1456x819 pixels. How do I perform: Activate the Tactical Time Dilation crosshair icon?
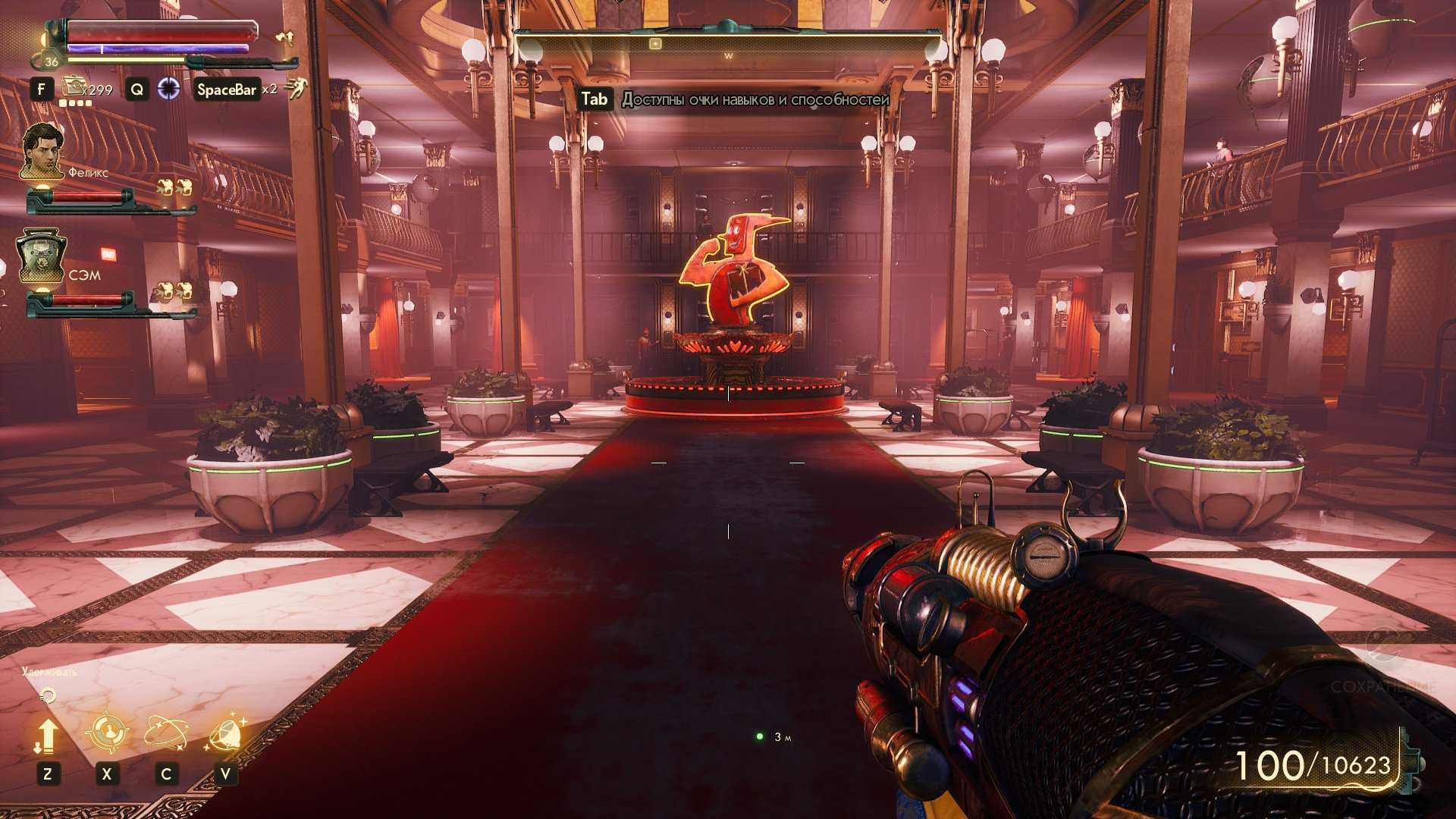pyautogui.click(x=168, y=89)
